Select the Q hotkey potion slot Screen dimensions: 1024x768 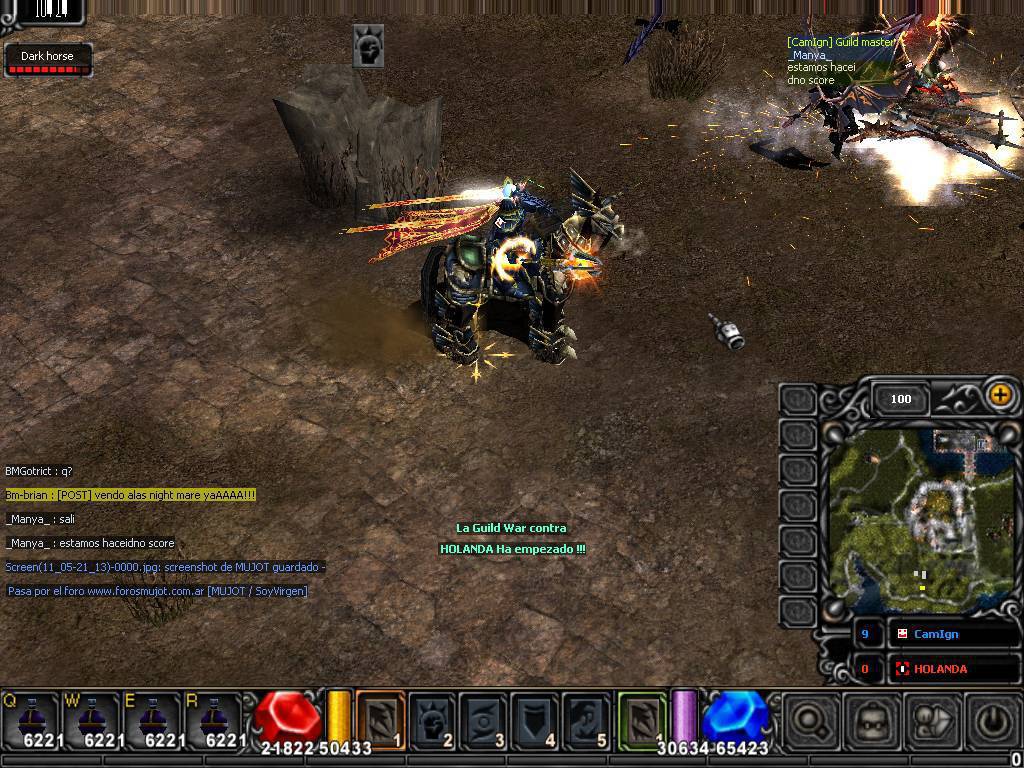[30, 717]
